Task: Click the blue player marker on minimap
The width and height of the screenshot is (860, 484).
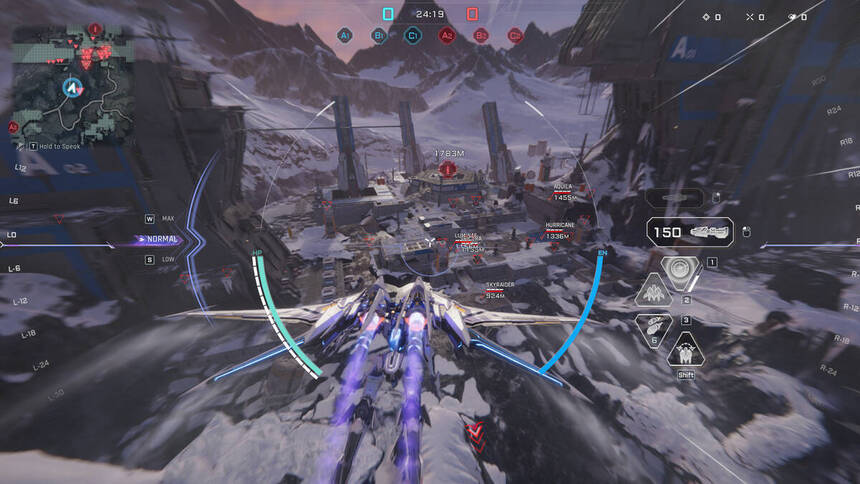Action: click(x=71, y=88)
